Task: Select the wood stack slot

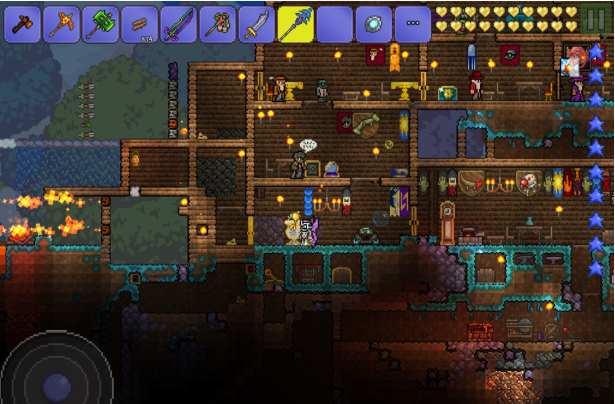Action: [139, 24]
